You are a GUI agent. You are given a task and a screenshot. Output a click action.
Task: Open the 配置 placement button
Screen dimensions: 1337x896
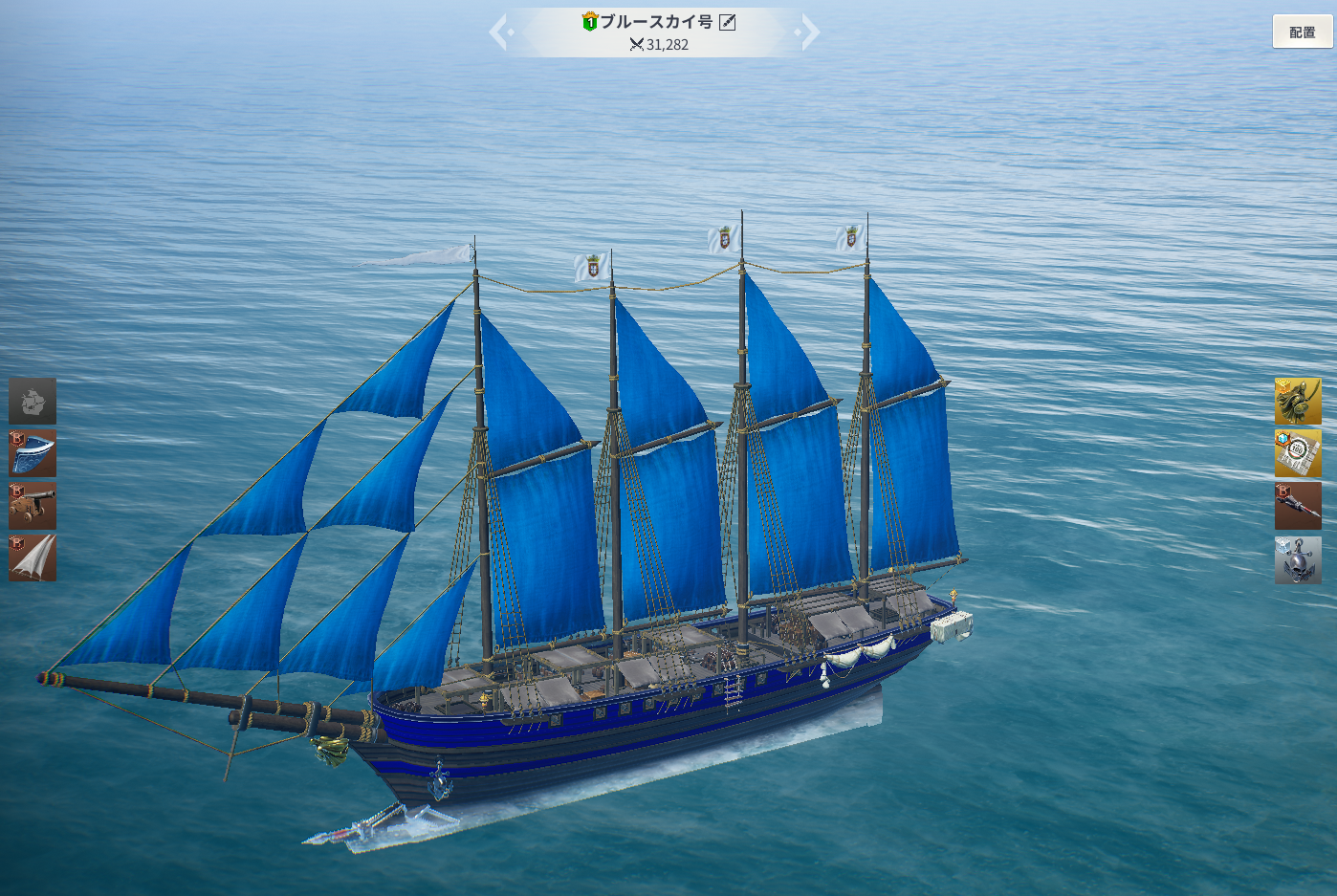coord(1302,32)
